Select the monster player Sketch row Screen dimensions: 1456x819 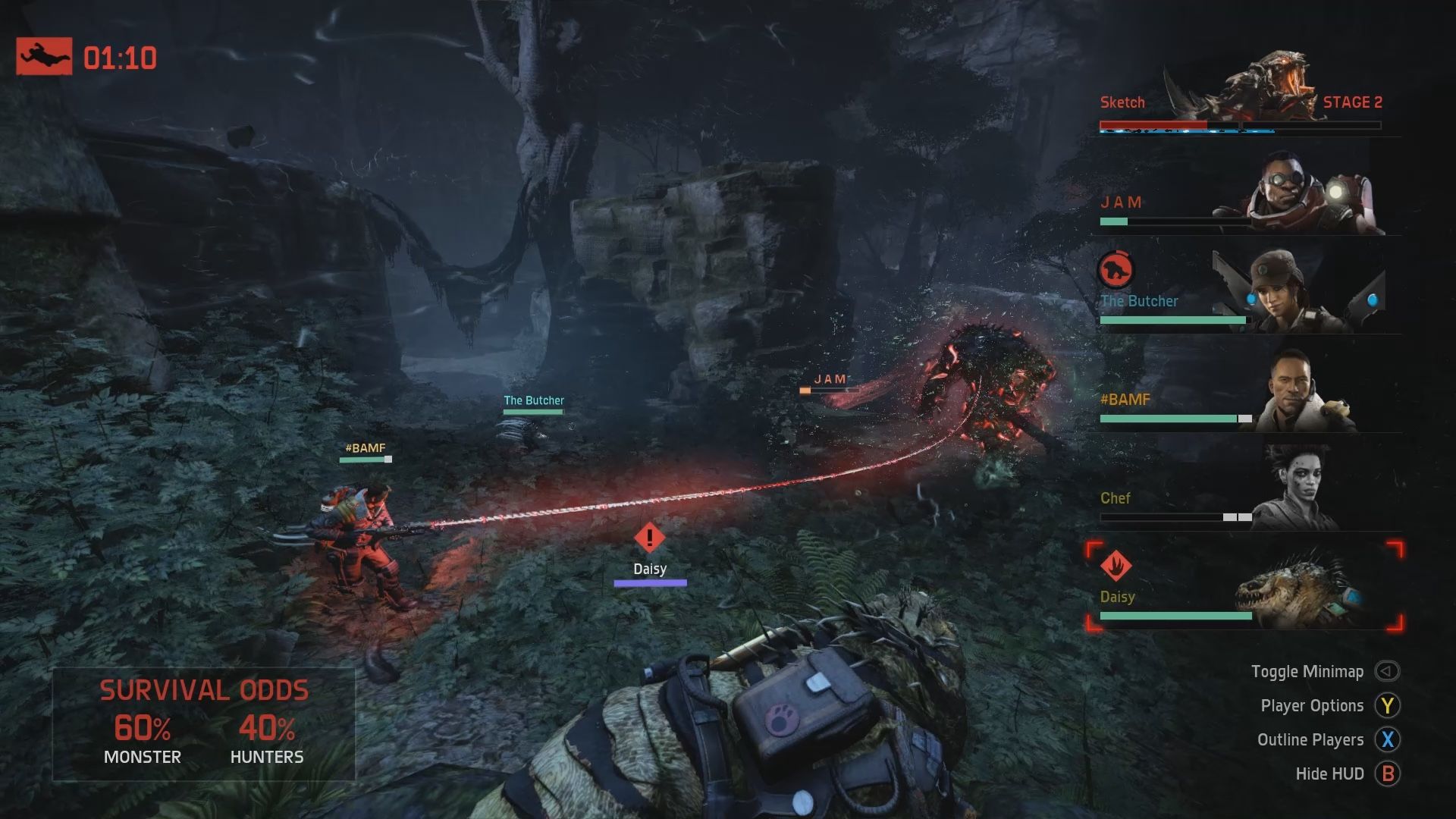point(1244,99)
